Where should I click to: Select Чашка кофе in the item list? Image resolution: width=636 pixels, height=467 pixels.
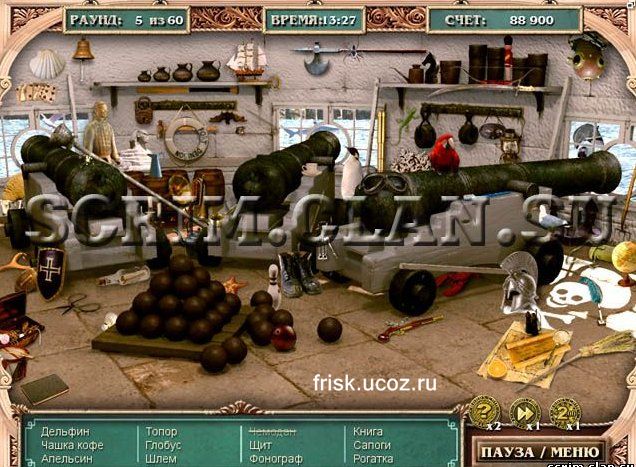pyautogui.click(x=72, y=445)
